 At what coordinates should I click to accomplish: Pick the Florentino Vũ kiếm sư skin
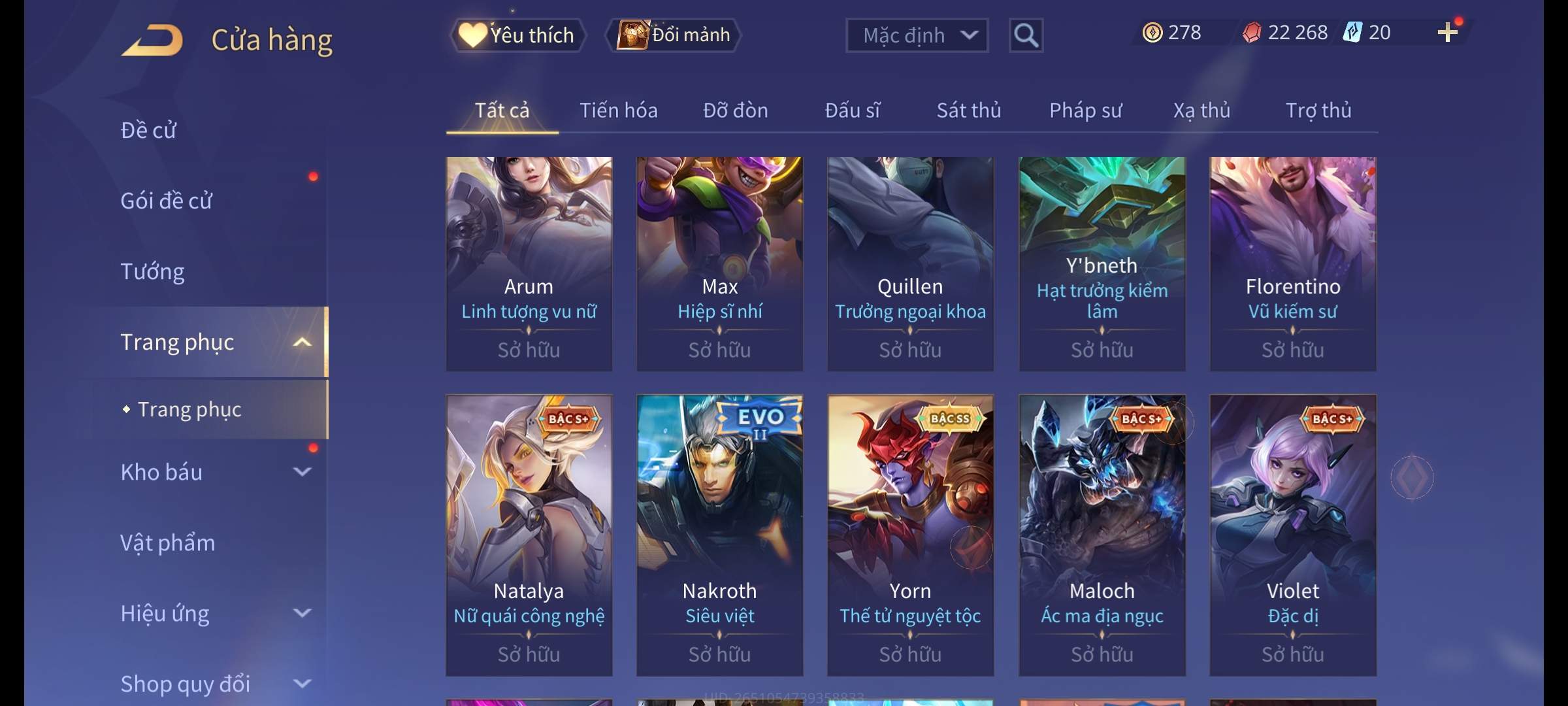click(x=1292, y=263)
